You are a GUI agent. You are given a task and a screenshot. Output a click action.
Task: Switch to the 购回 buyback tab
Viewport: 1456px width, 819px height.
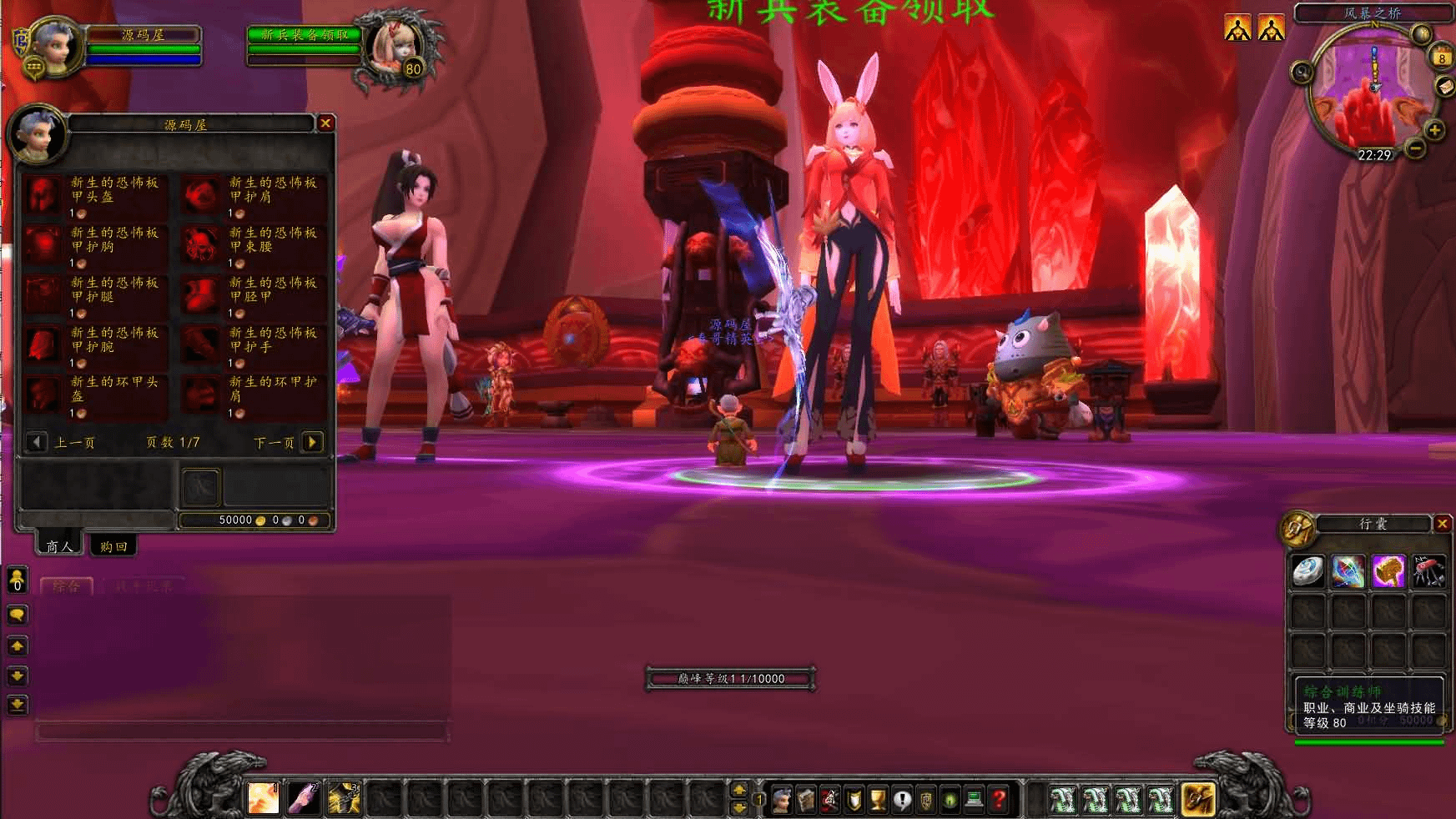tap(113, 546)
